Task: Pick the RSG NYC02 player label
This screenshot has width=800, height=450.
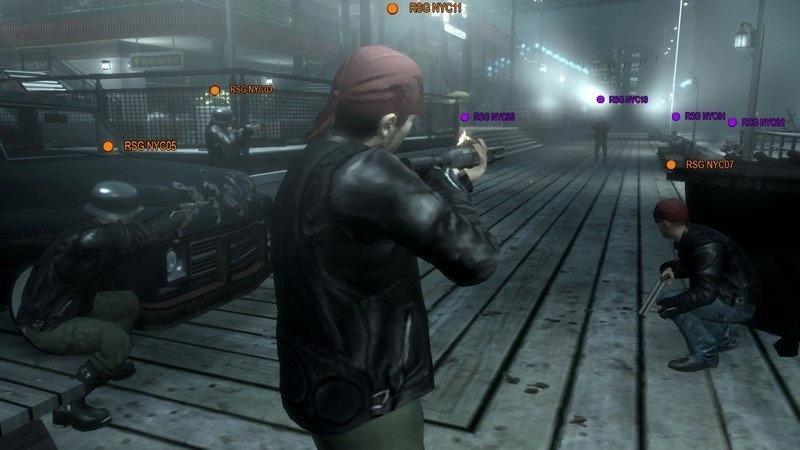Action: pos(756,122)
